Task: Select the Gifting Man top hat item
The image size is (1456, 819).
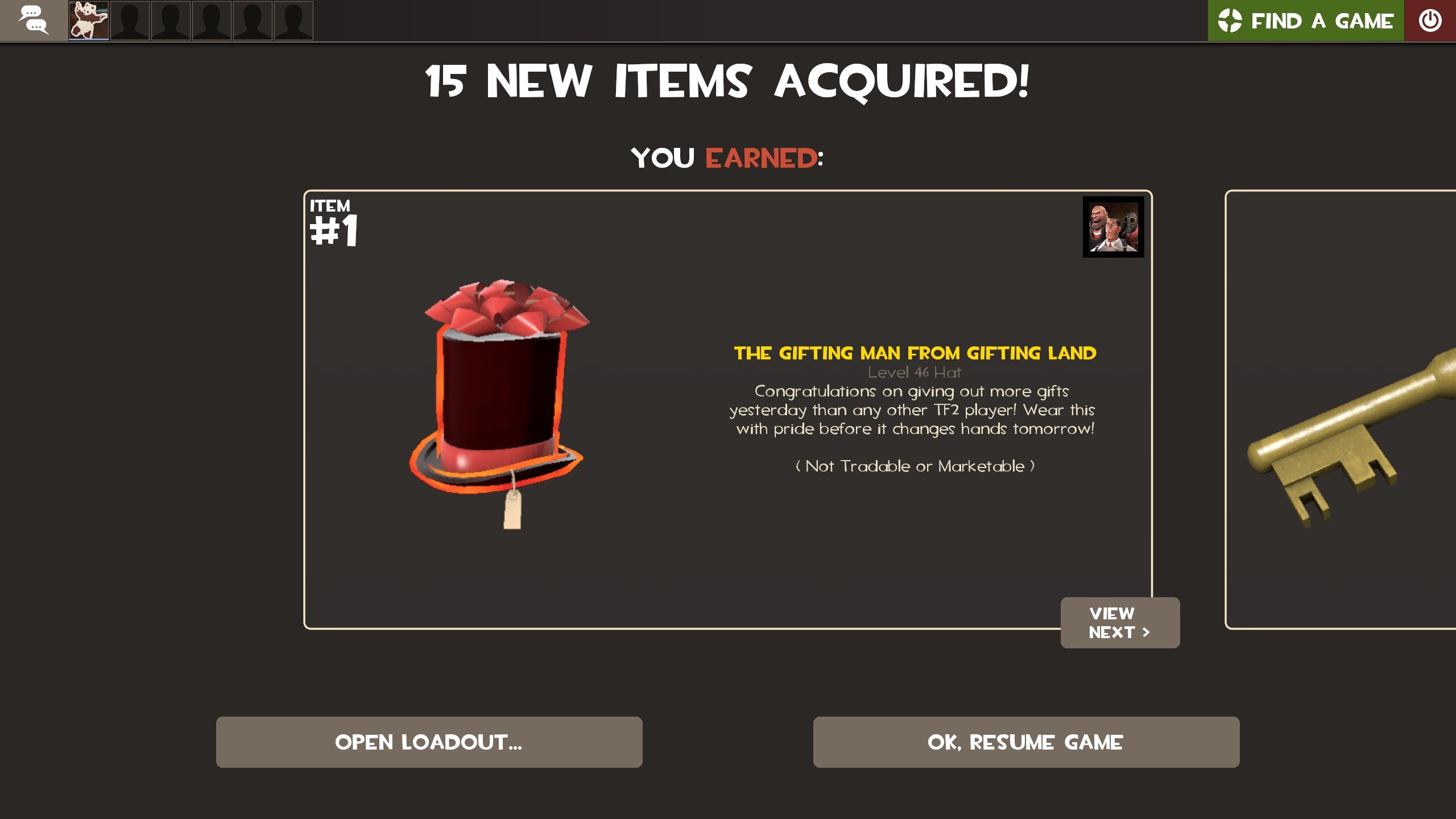Action: (x=499, y=398)
